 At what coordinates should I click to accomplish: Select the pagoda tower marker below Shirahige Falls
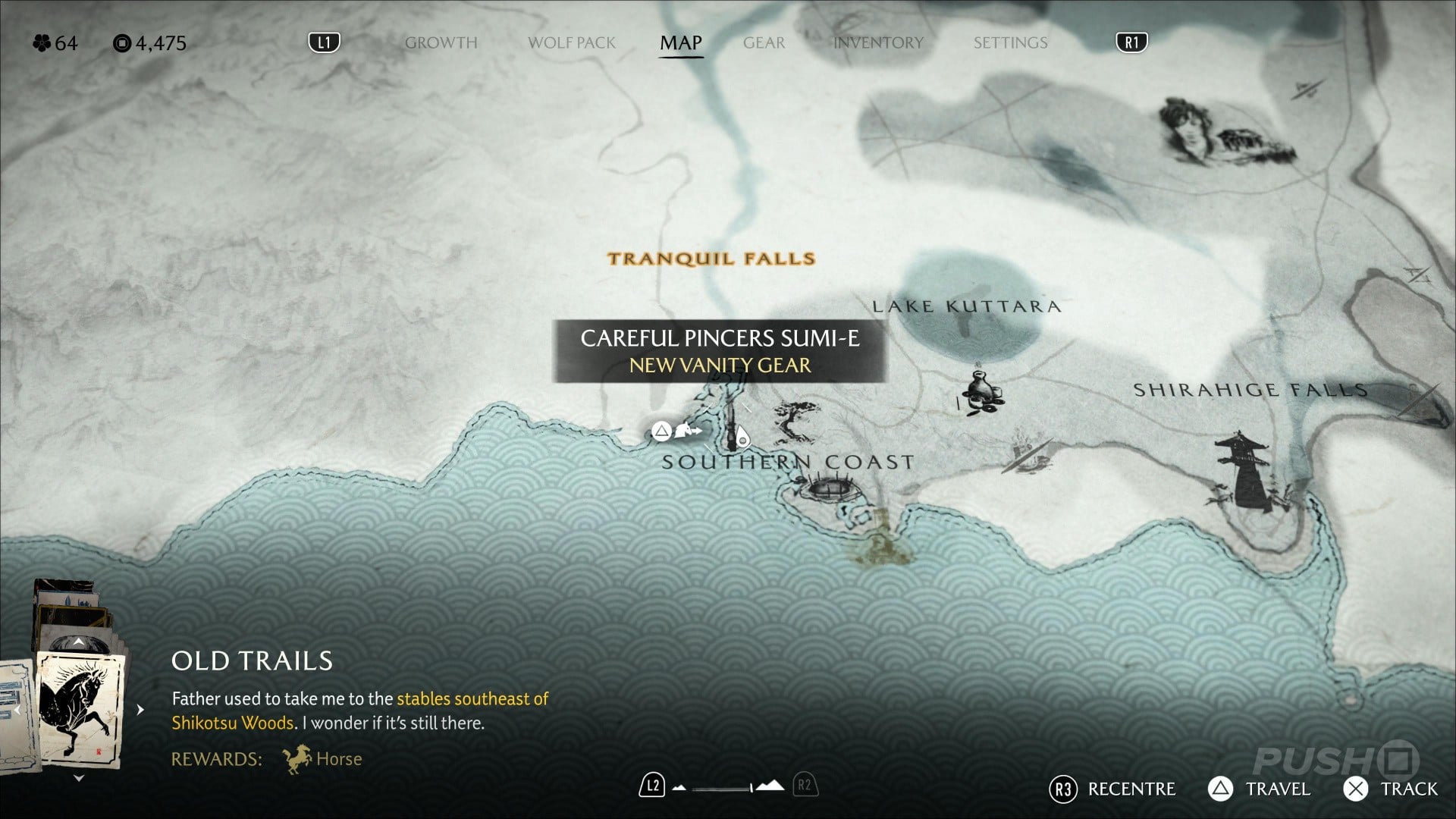pyautogui.click(x=1241, y=471)
